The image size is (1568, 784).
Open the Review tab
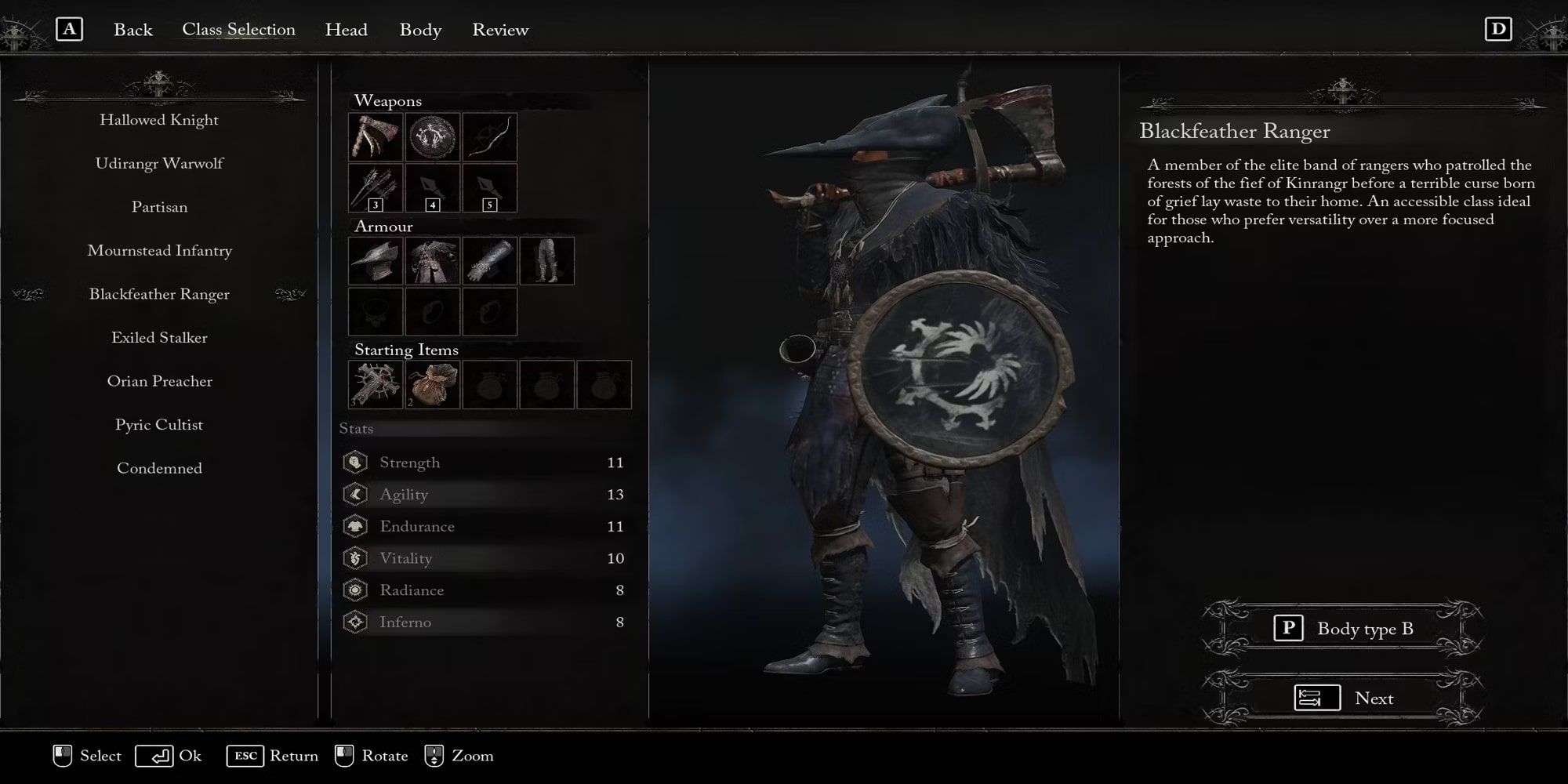[x=499, y=30]
